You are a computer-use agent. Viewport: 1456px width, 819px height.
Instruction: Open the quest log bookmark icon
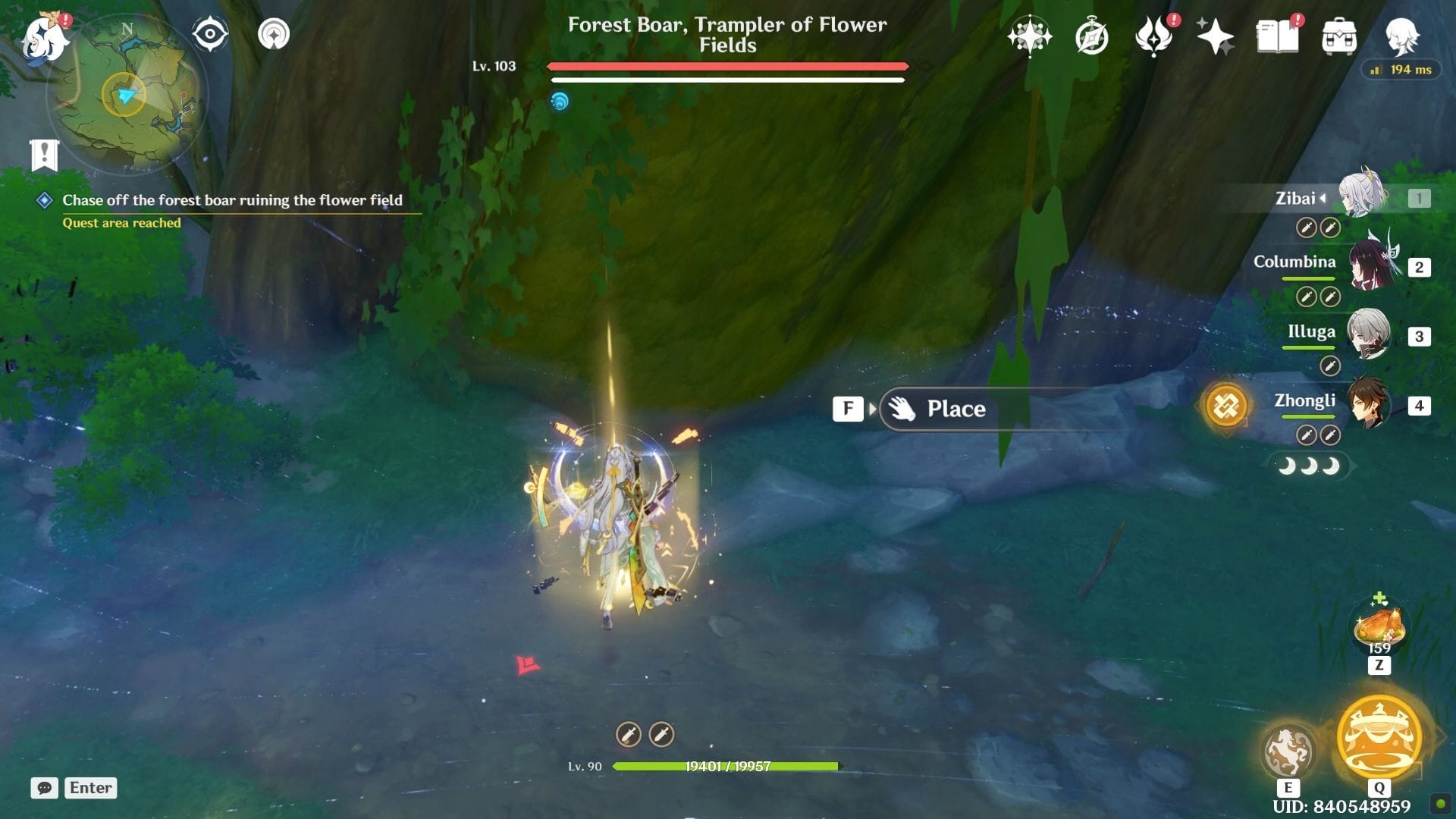pyautogui.click(x=45, y=155)
